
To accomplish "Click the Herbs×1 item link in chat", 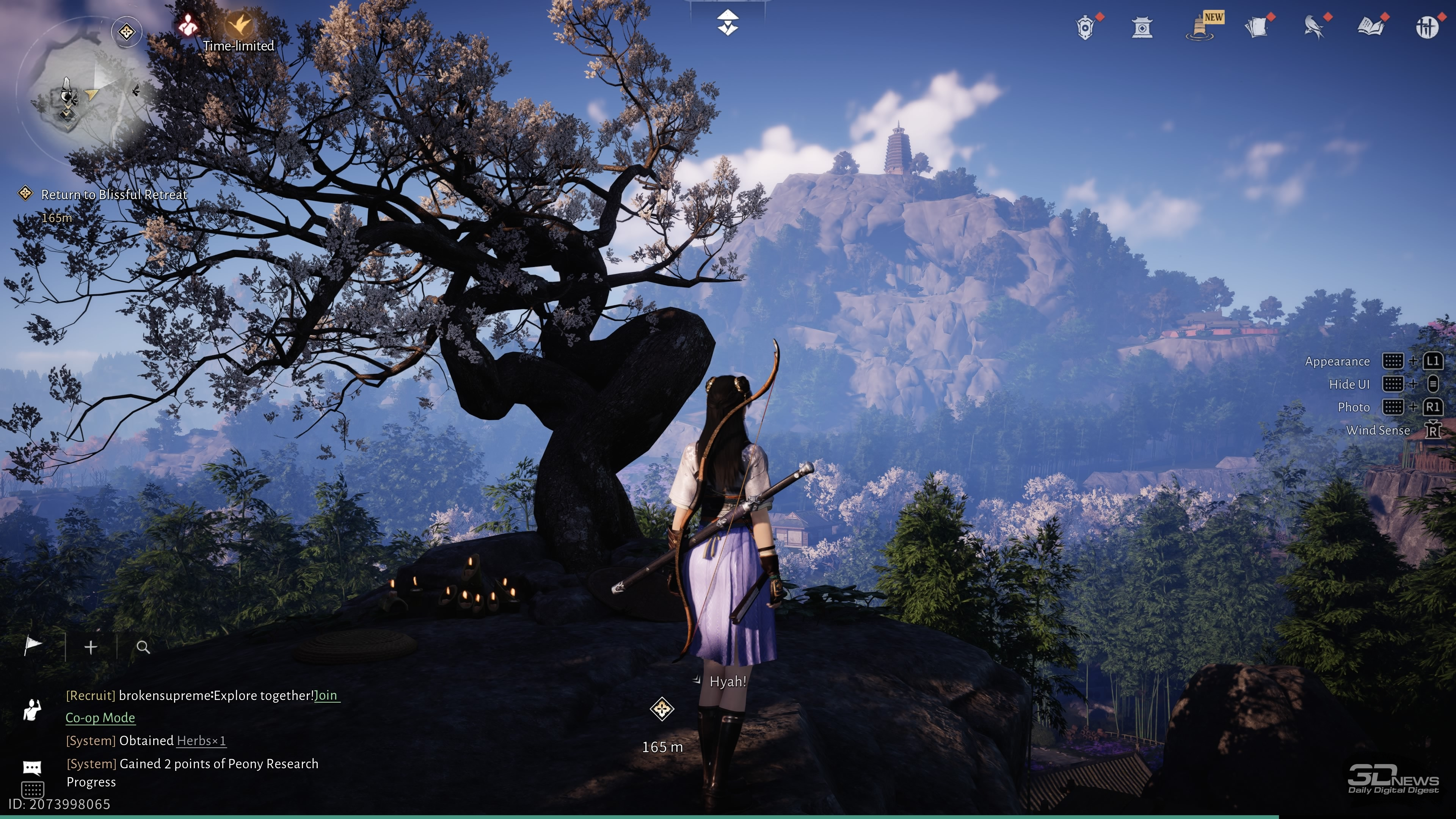I will point(201,741).
